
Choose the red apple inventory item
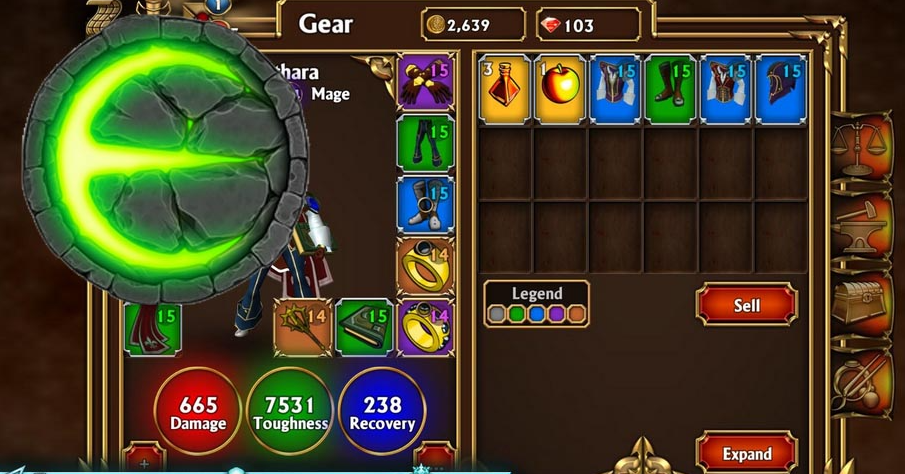pyautogui.click(x=560, y=89)
